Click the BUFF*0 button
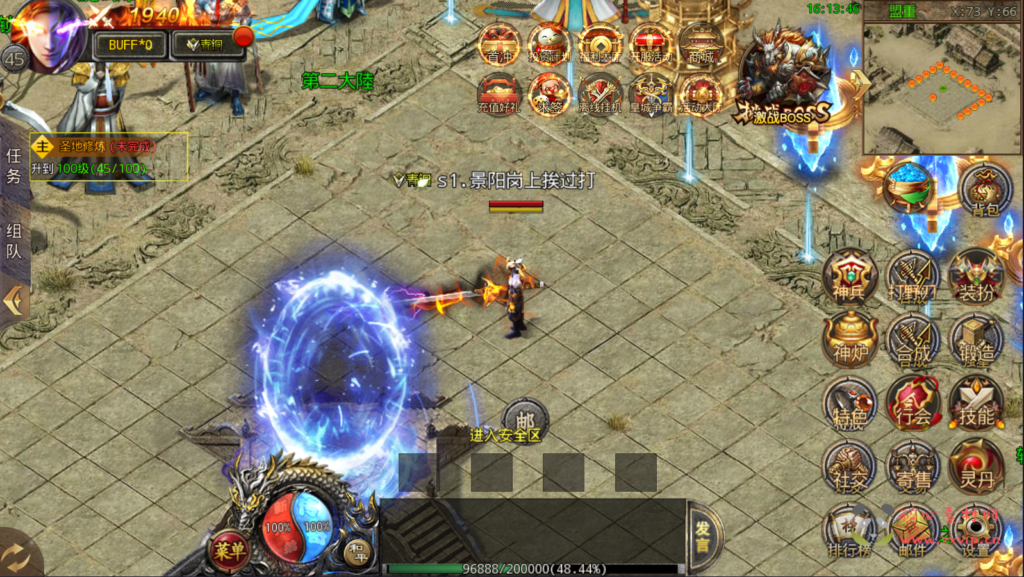The width and height of the screenshot is (1024, 577). (127, 45)
